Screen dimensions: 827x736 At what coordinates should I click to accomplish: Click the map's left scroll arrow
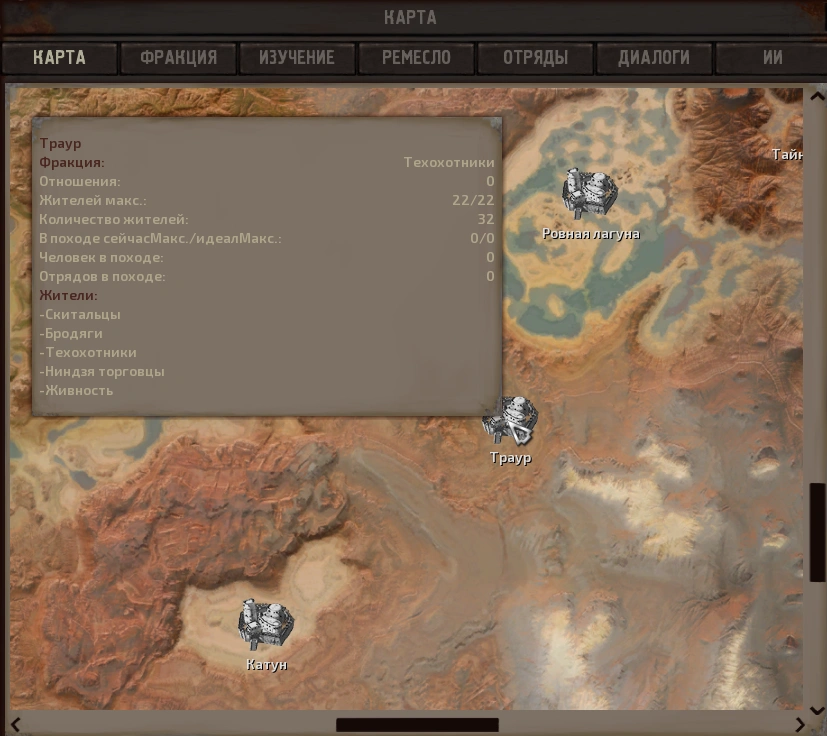tap(16, 725)
